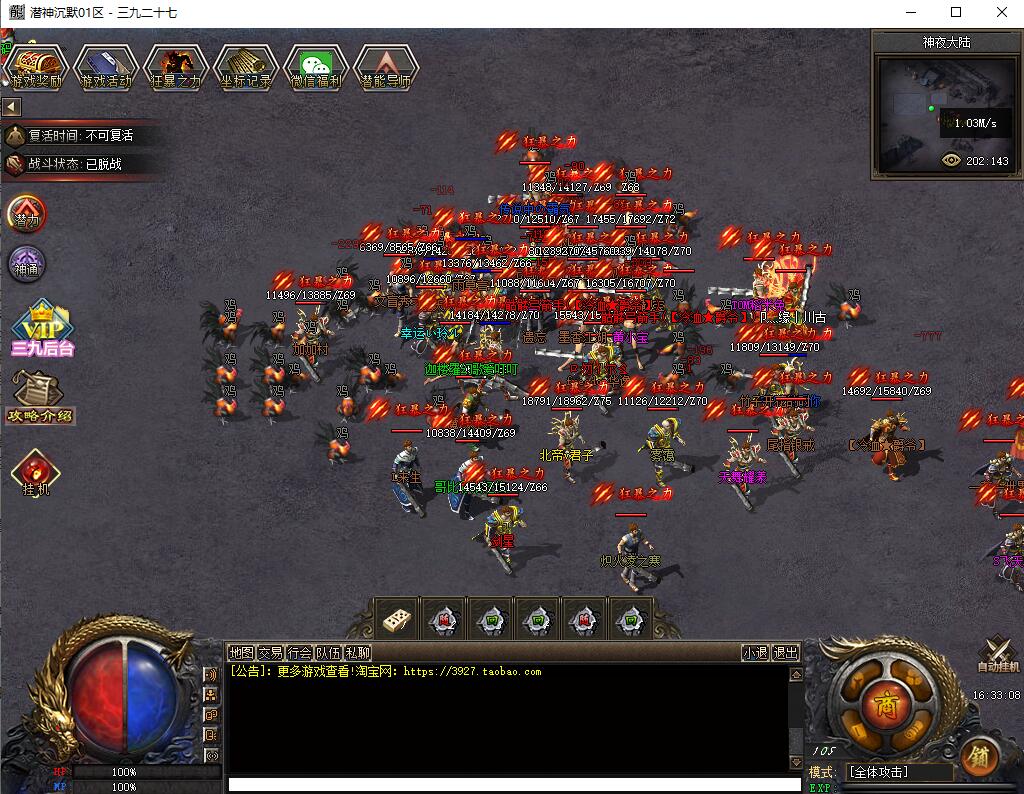The width and height of the screenshot is (1024, 794).
Task: Click the 狂暴之力 icon in the top bar
Action: (x=176, y=68)
